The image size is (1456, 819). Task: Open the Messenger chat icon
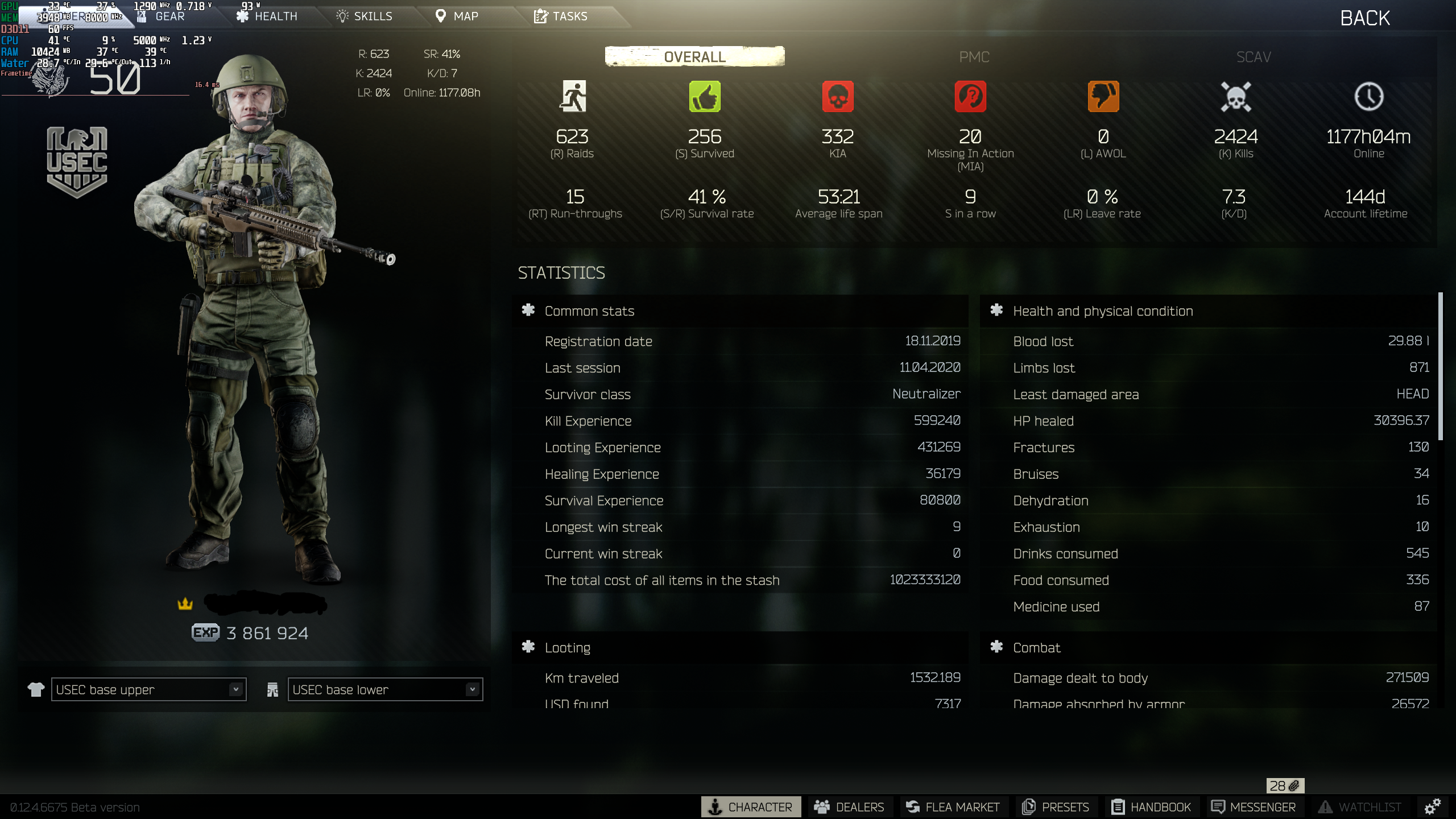(1219, 806)
